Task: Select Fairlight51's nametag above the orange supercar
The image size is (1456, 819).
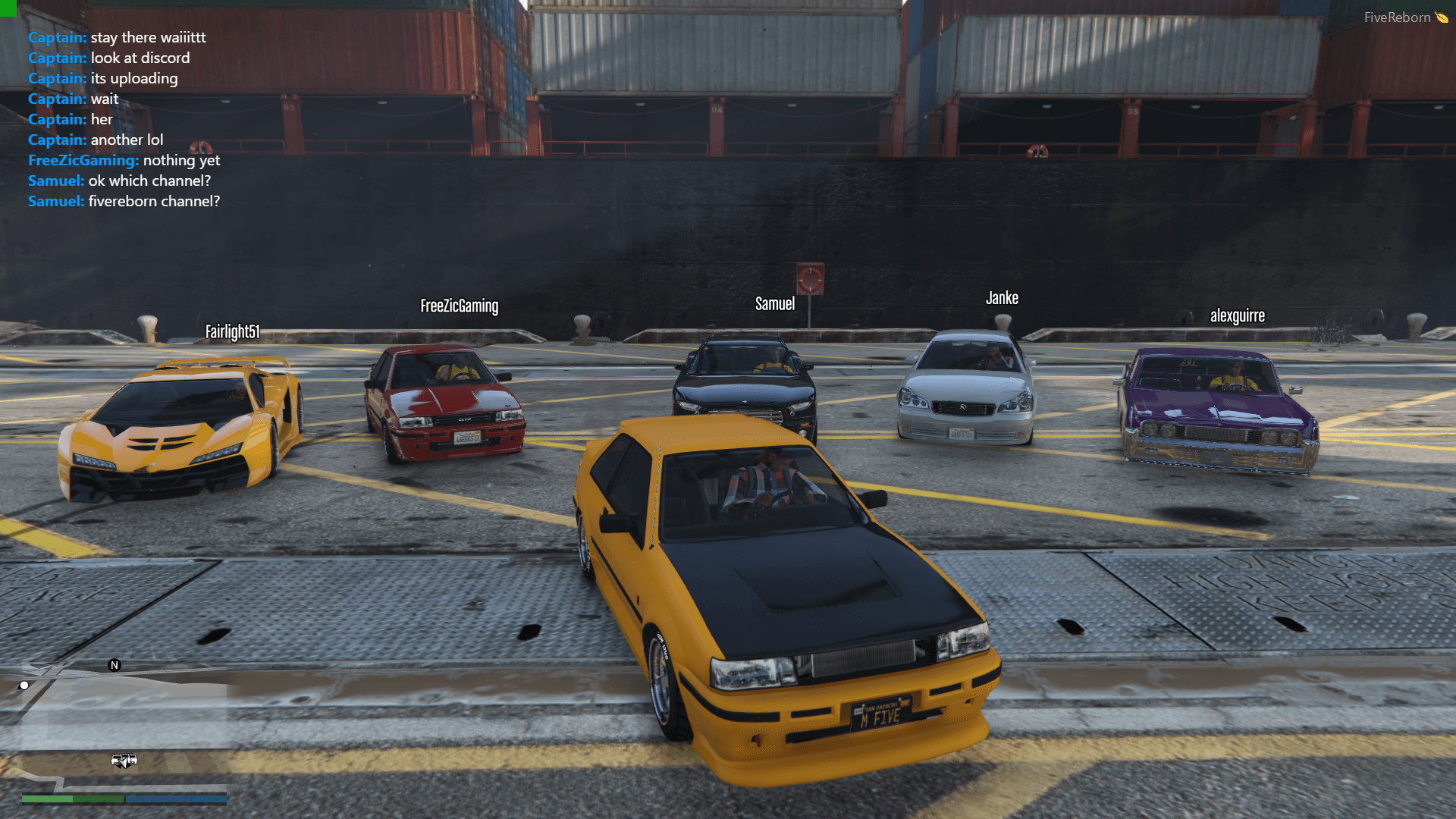Action: coord(233,331)
